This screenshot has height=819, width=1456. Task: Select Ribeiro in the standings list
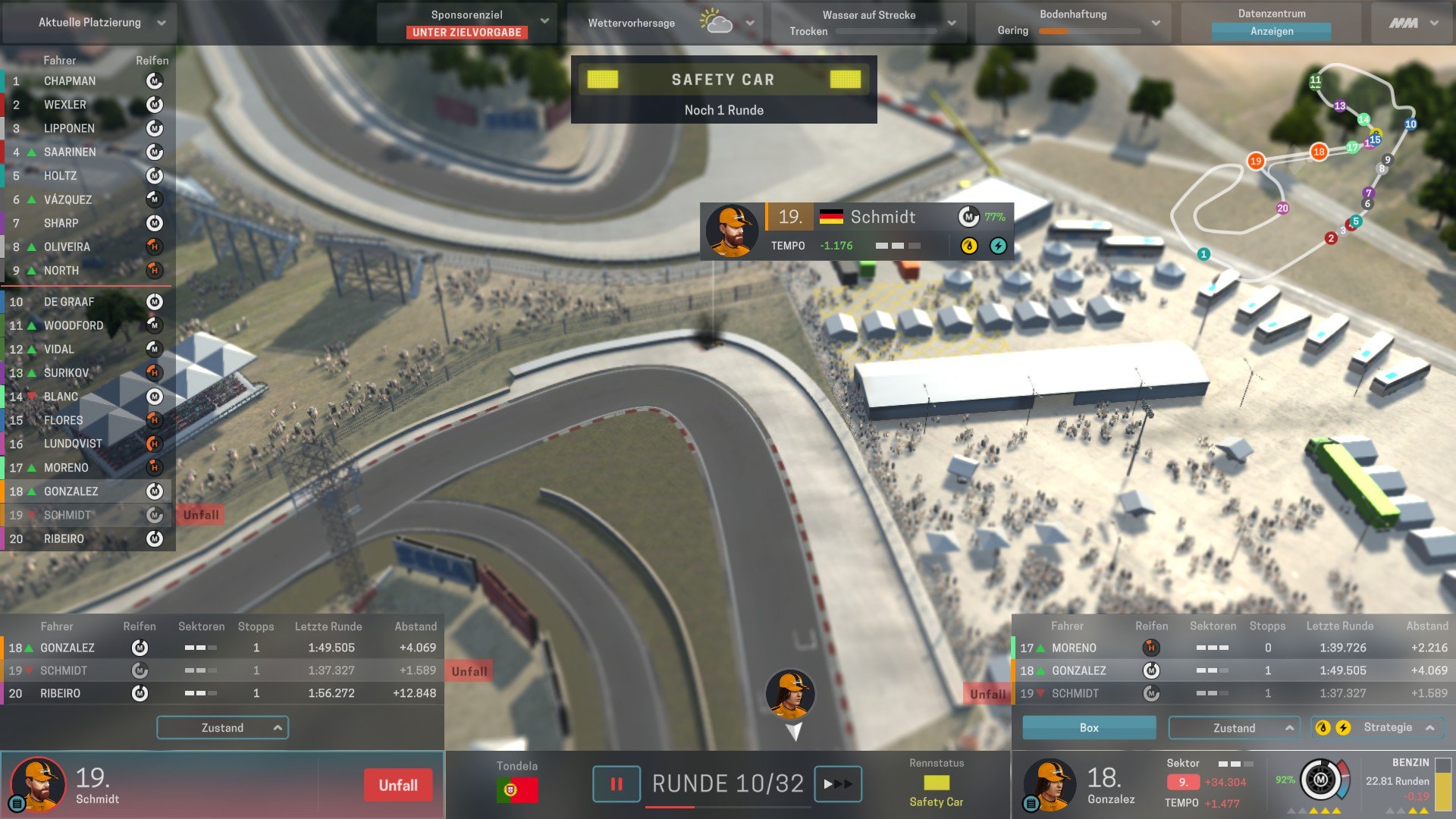tap(64, 539)
